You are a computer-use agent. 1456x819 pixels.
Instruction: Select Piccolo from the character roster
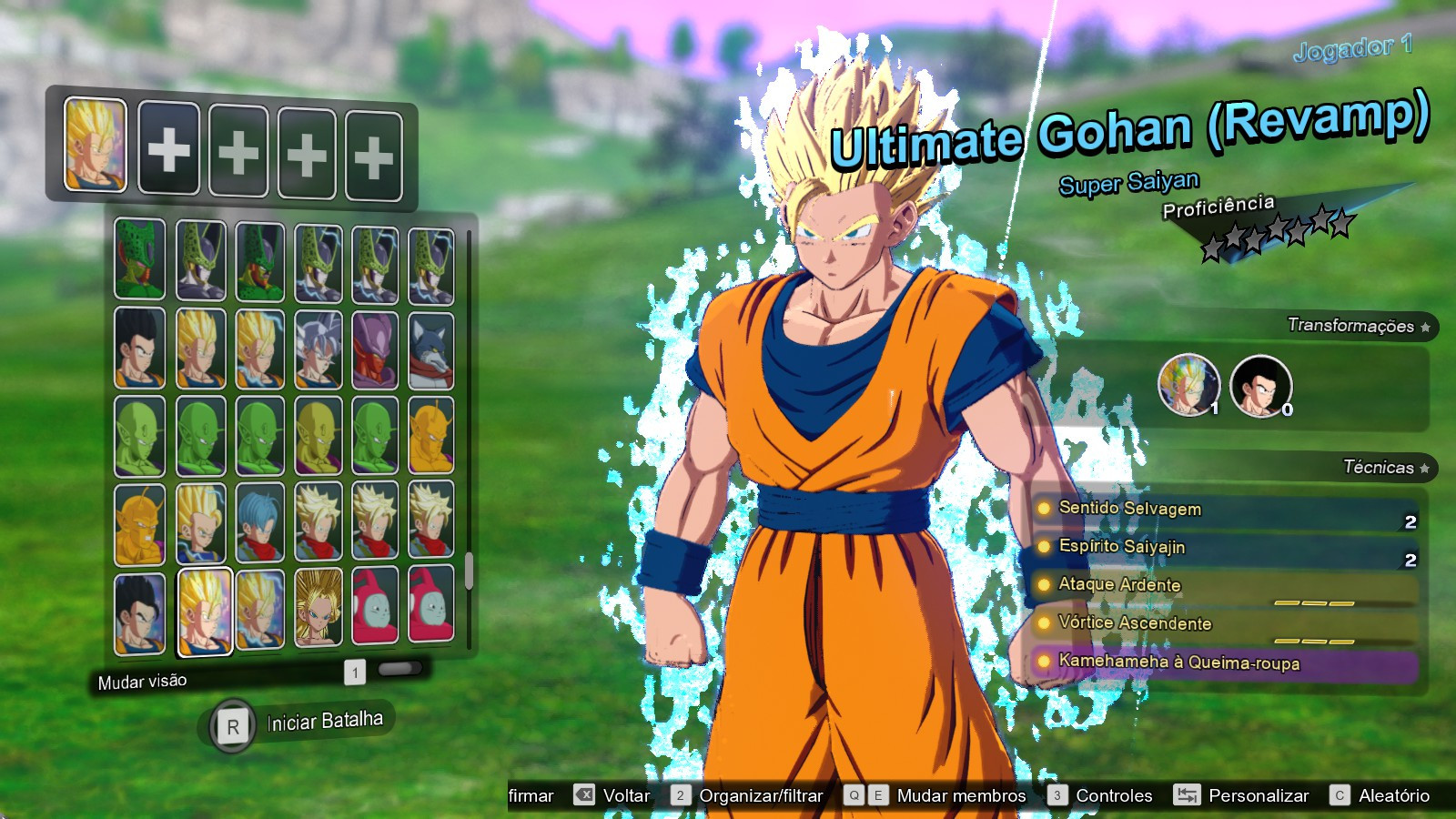[140, 437]
